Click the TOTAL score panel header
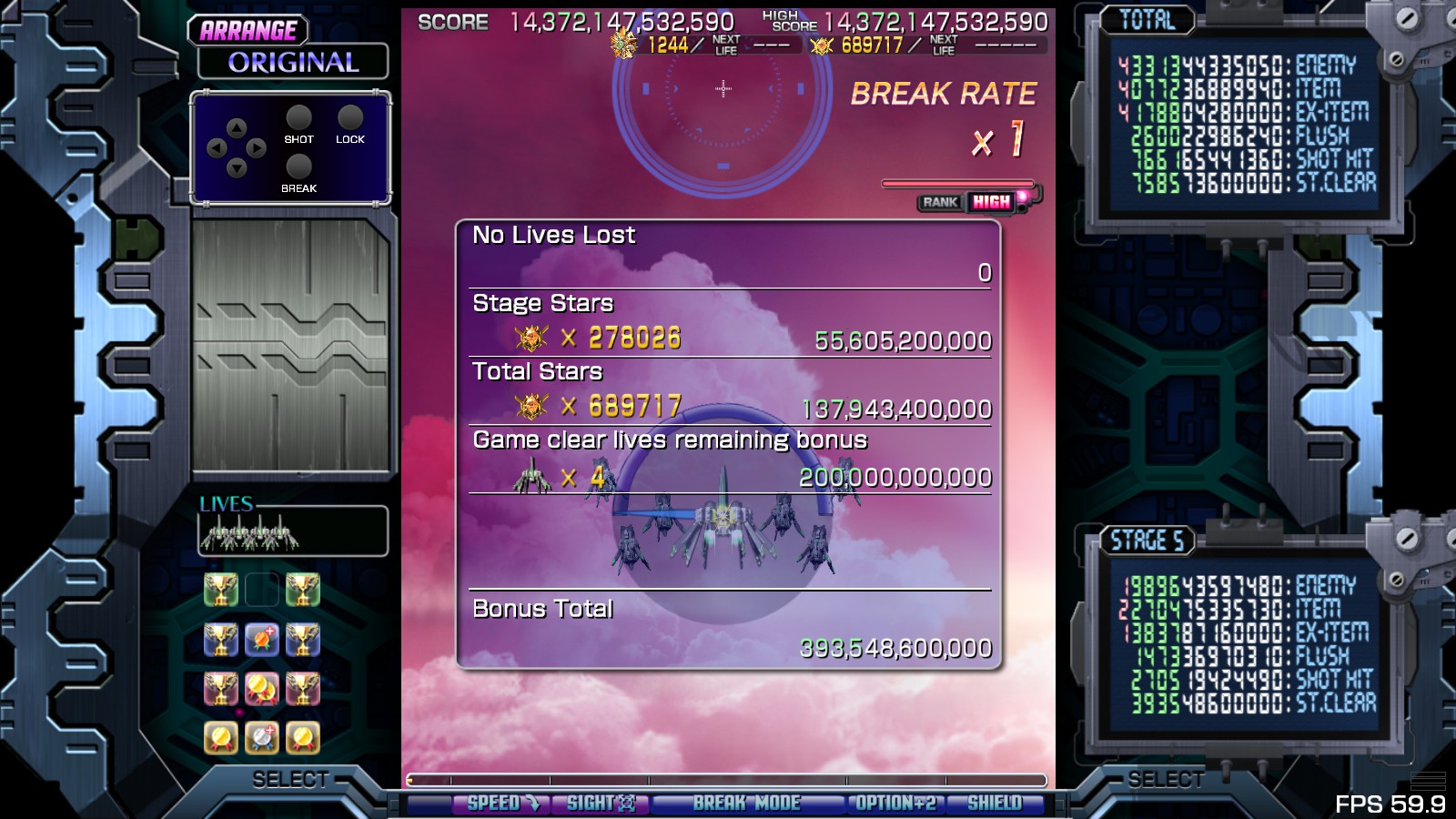1456x819 pixels. 1147,20
